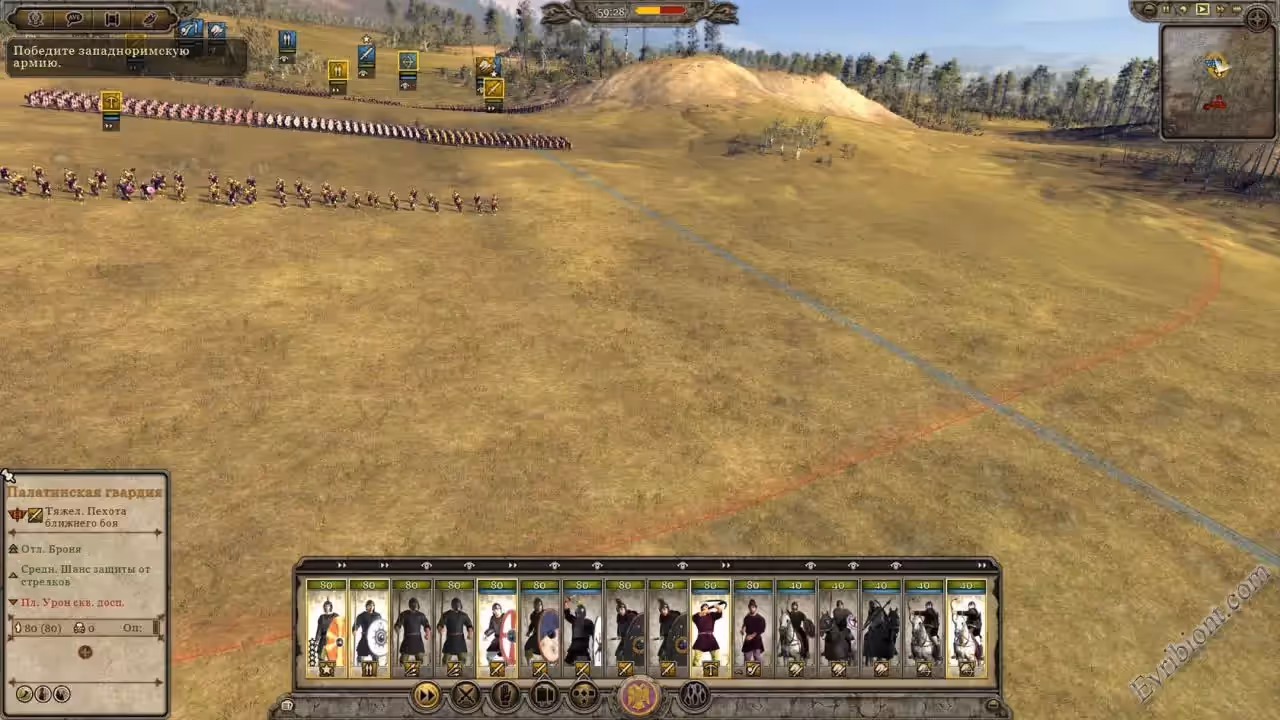Toggle run mode with the double-arrow button
The image size is (1280, 720).
click(x=427, y=695)
